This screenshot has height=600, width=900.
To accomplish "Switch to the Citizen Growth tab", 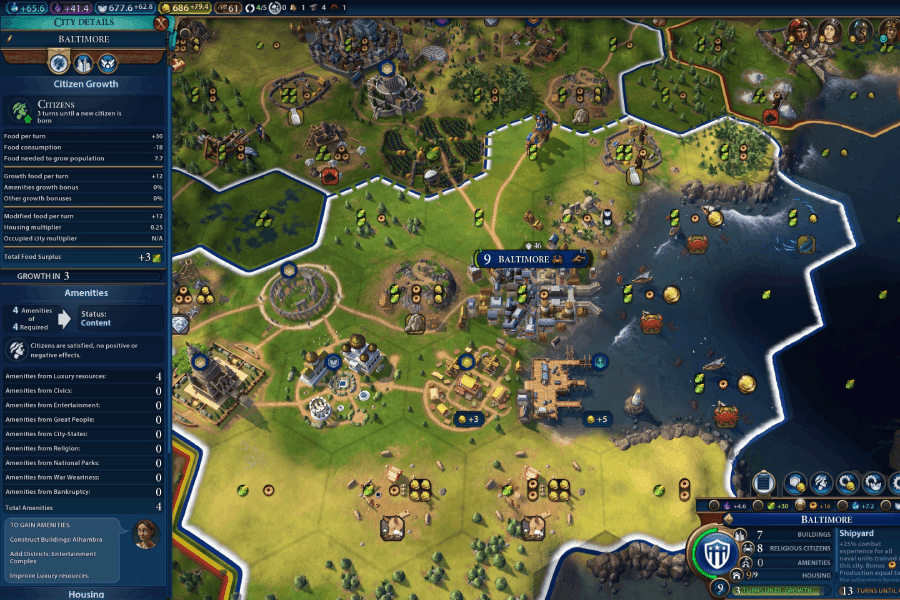I will pyautogui.click(x=59, y=63).
